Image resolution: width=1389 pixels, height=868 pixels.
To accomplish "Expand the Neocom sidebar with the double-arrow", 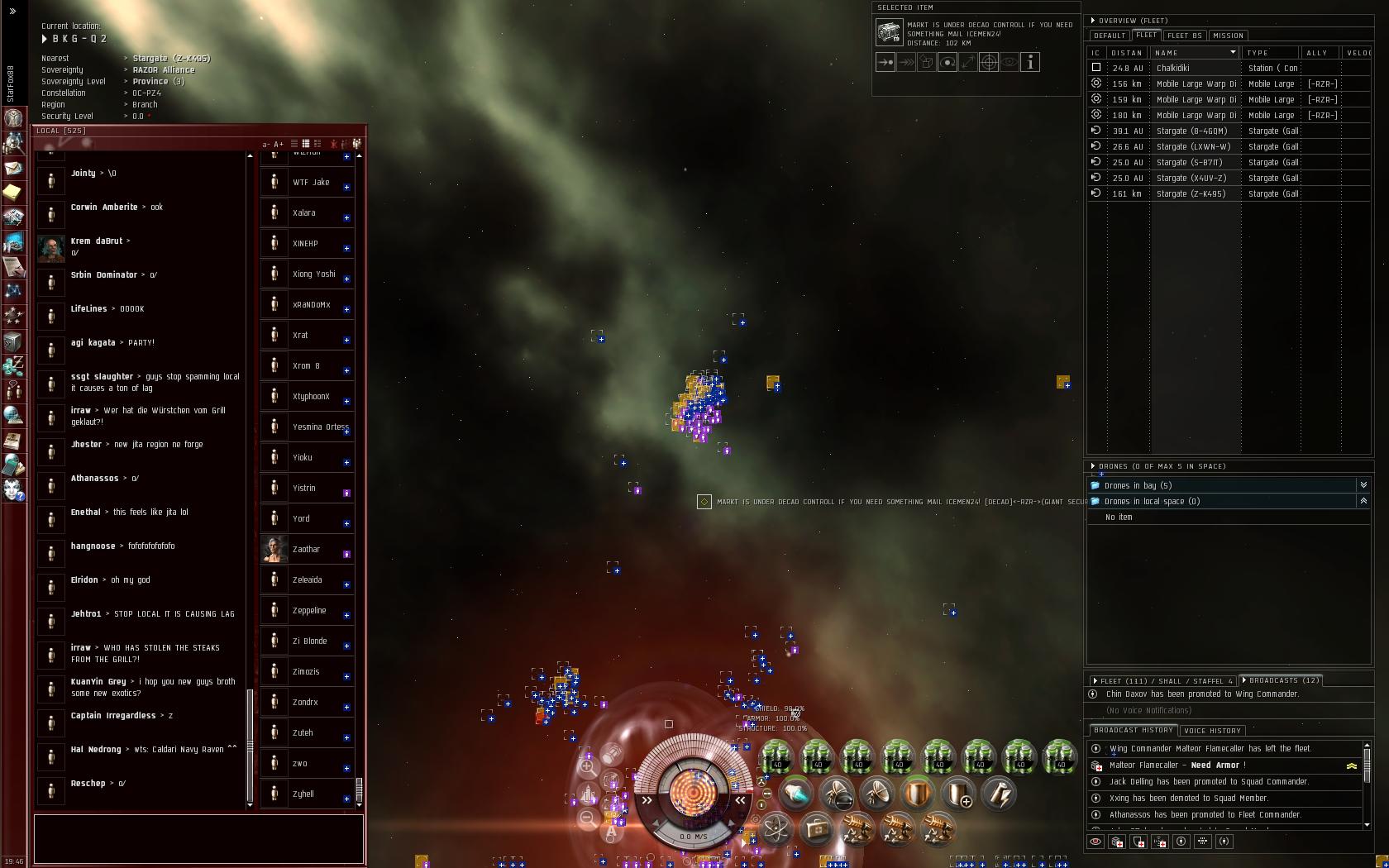I will (12, 11).
